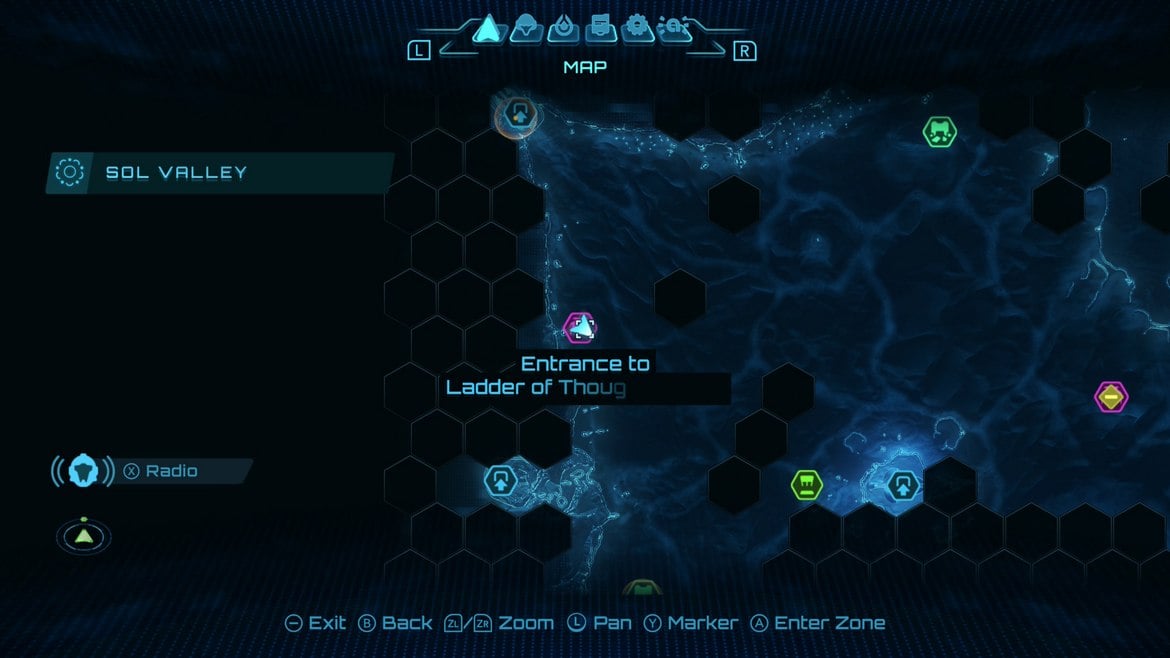Open the suit helmet tab
Image resolution: width=1170 pixels, height=658 pixels.
click(x=527, y=29)
